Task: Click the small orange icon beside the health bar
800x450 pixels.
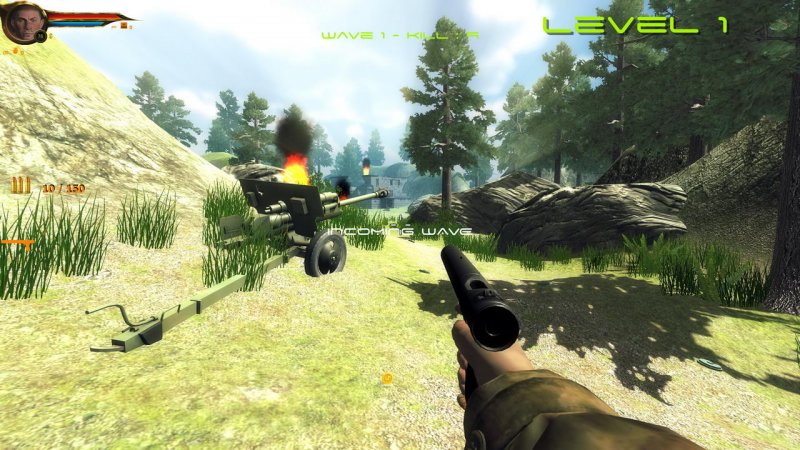Action: click(125, 26)
